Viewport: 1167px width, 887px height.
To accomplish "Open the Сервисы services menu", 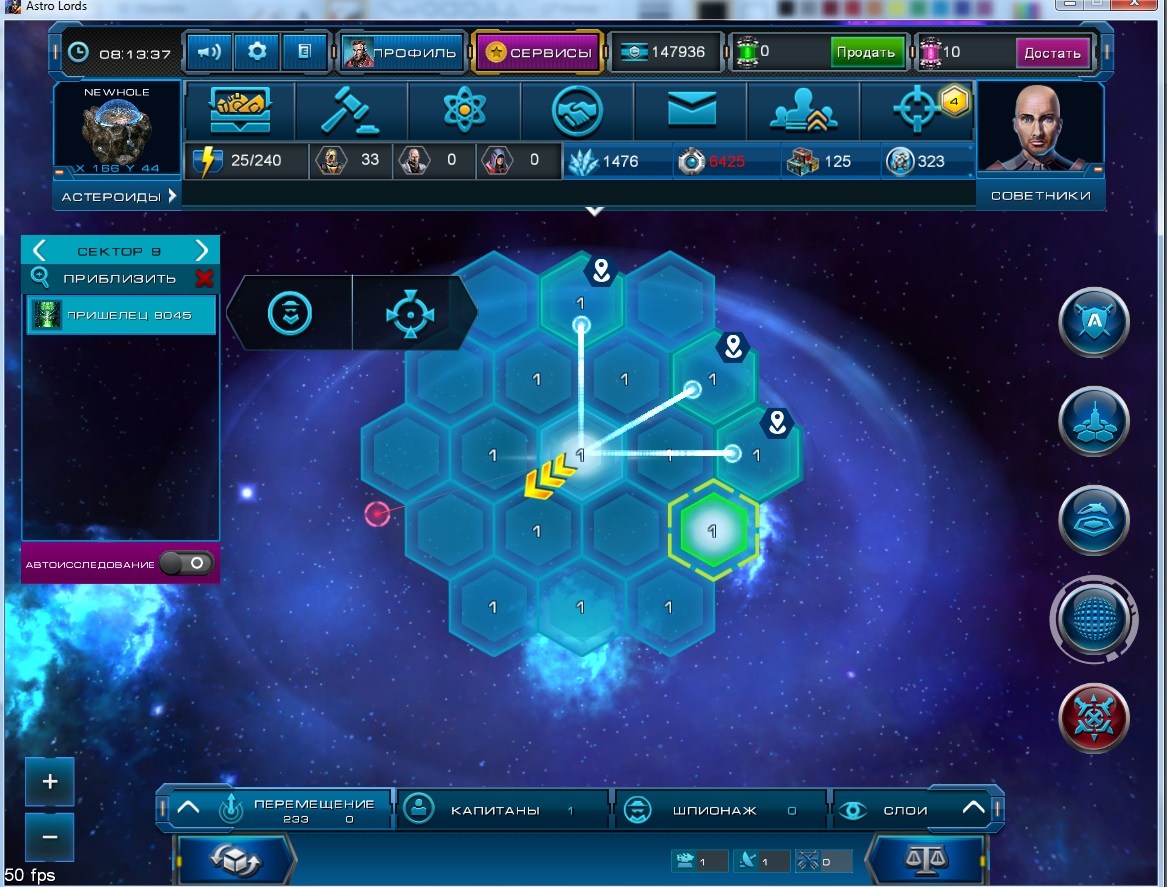I will [x=538, y=52].
